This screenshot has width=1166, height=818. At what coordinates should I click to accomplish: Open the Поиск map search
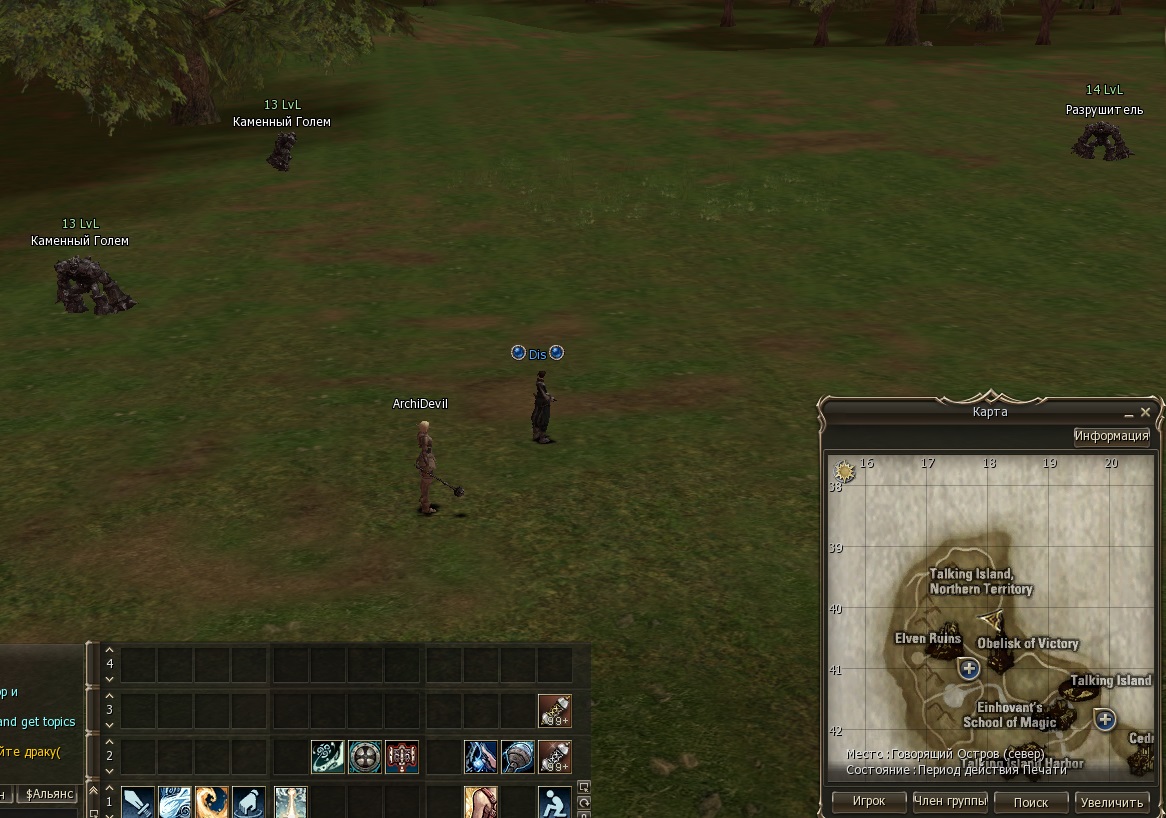(1031, 802)
